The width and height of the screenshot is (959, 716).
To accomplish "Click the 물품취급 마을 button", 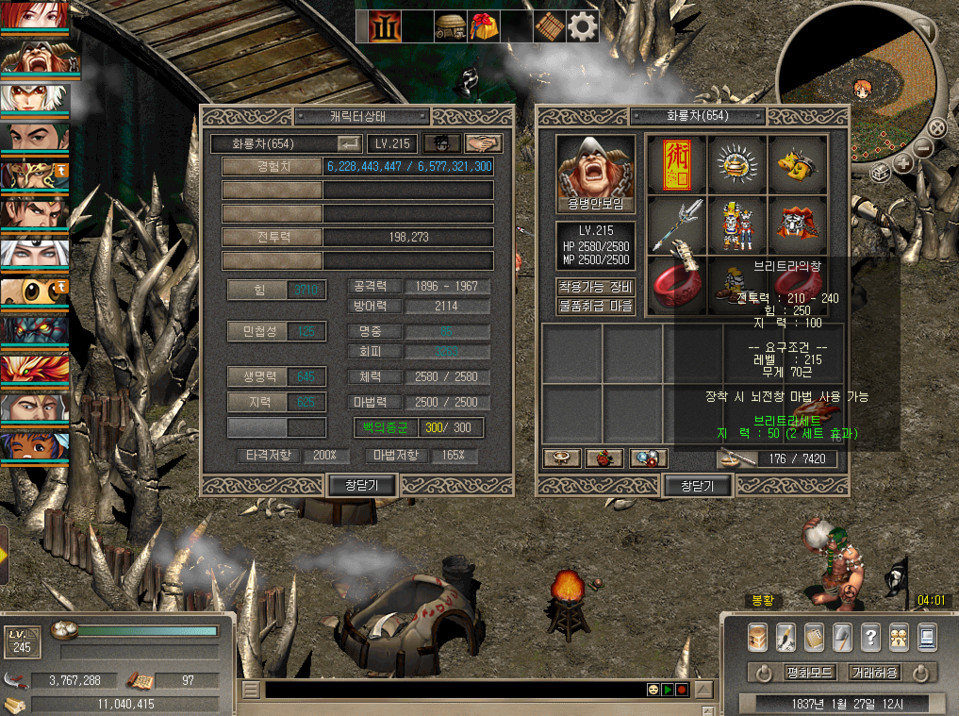I will (595, 306).
